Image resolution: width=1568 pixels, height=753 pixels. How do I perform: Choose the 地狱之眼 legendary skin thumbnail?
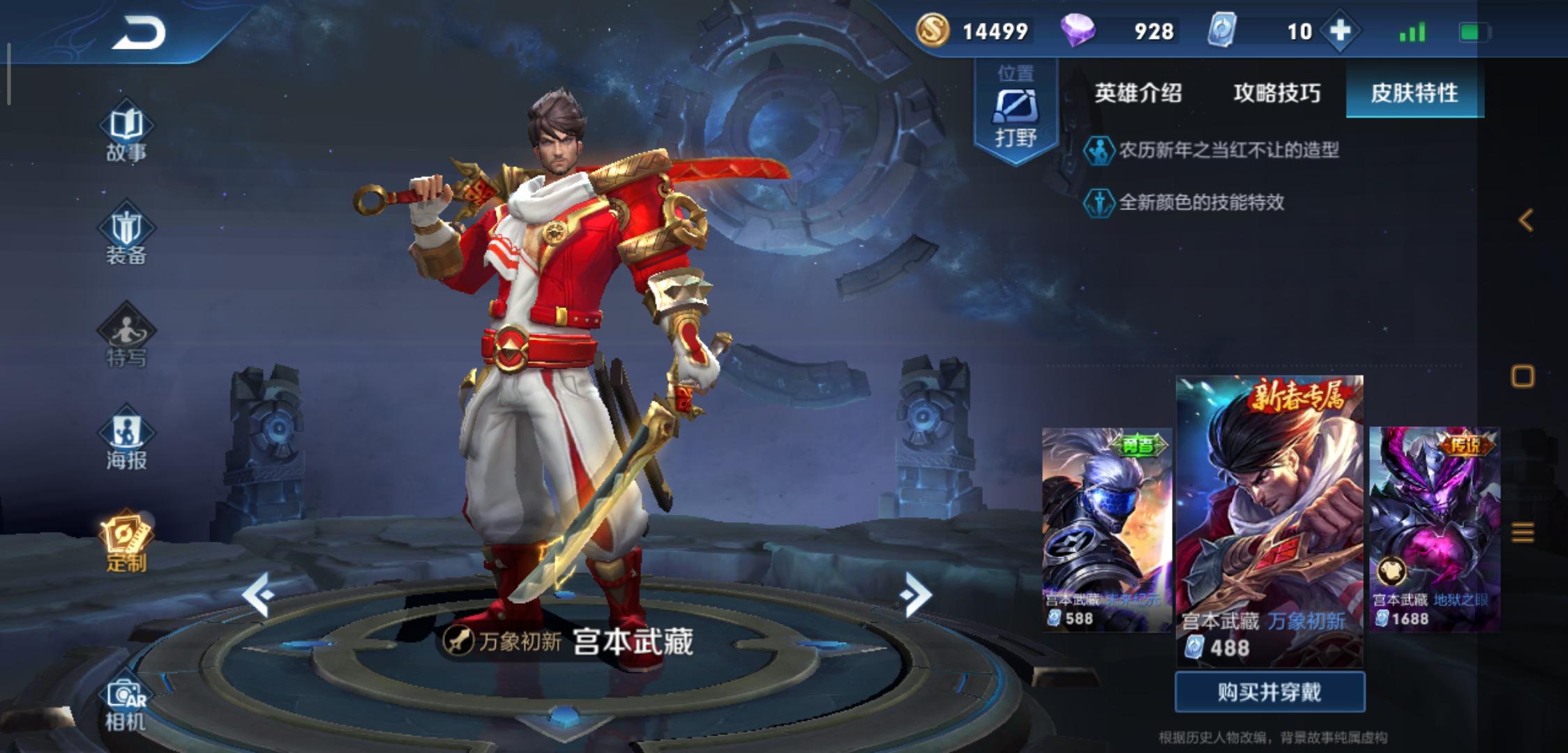pos(1434,528)
